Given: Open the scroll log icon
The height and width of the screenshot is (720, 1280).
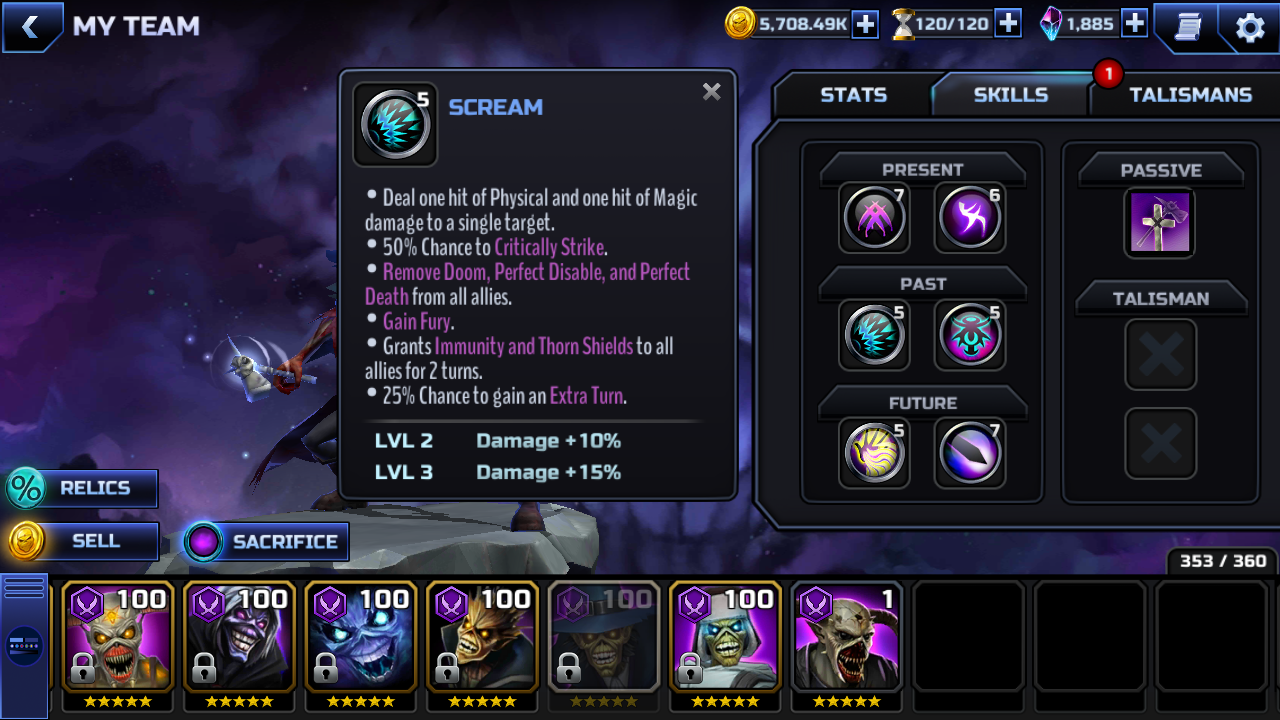Looking at the screenshot, I should point(1187,27).
